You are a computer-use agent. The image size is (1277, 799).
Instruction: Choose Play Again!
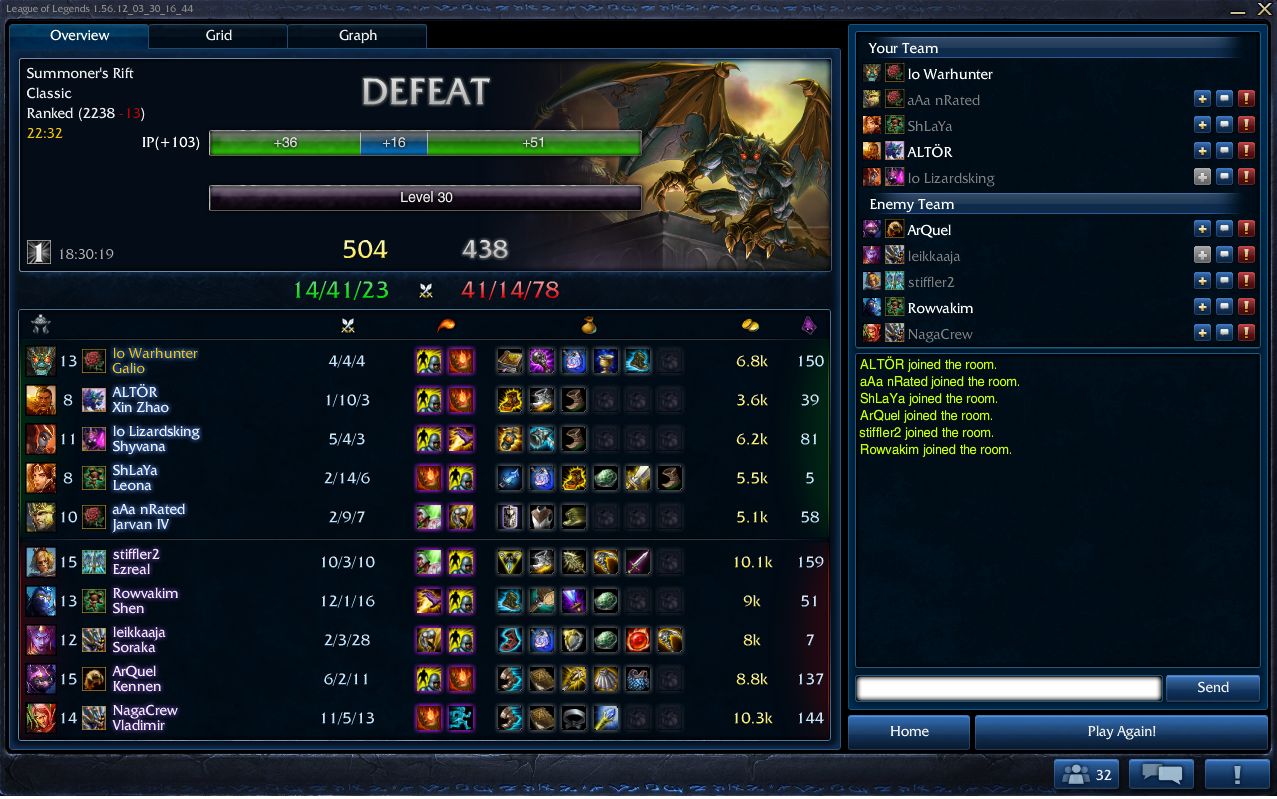click(1121, 731)
